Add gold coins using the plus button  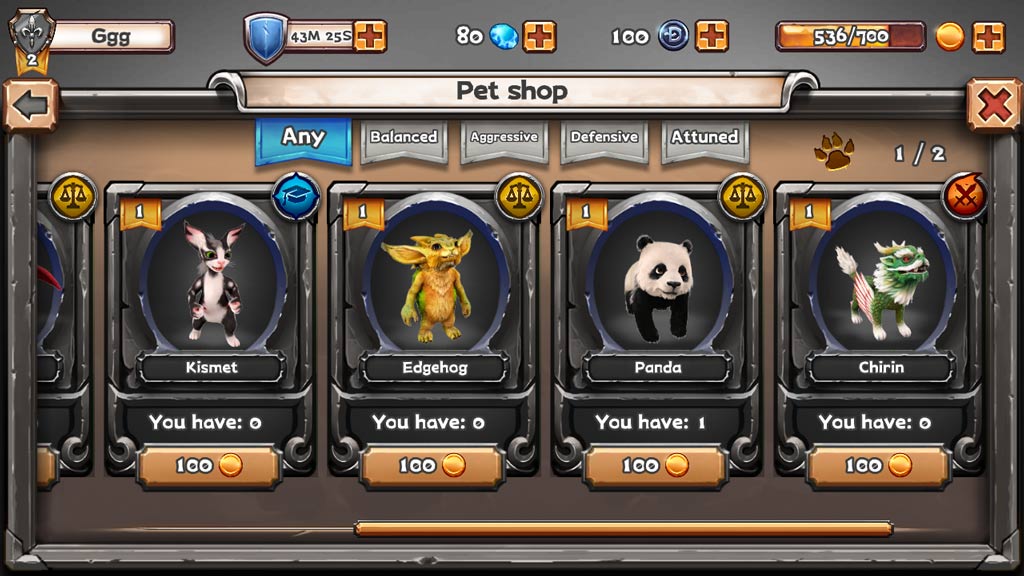(x=988, y=36)
